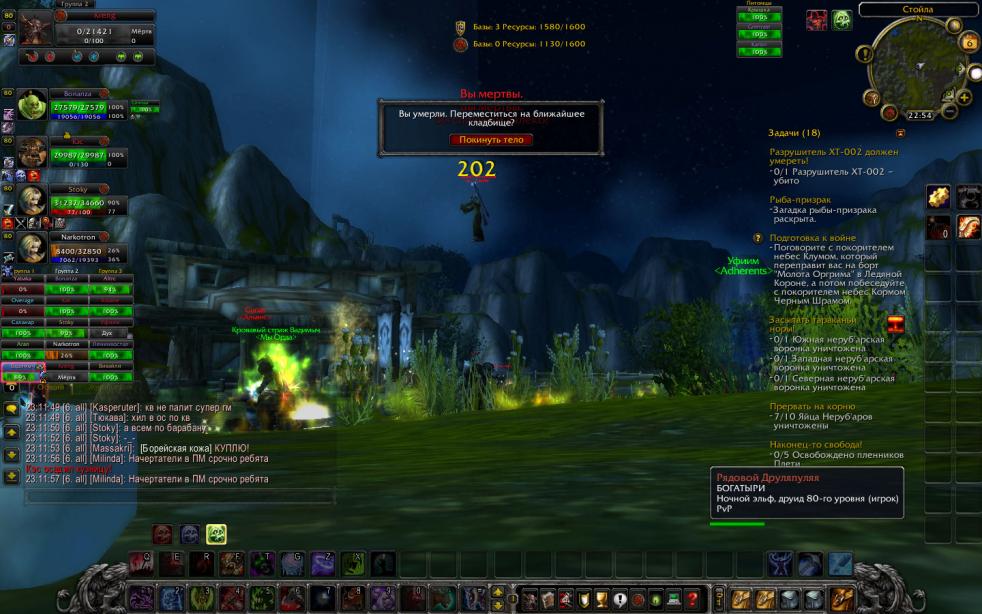
Task: Click the "Покинуть тело" release spirit button
Action: tap(490, 139)
